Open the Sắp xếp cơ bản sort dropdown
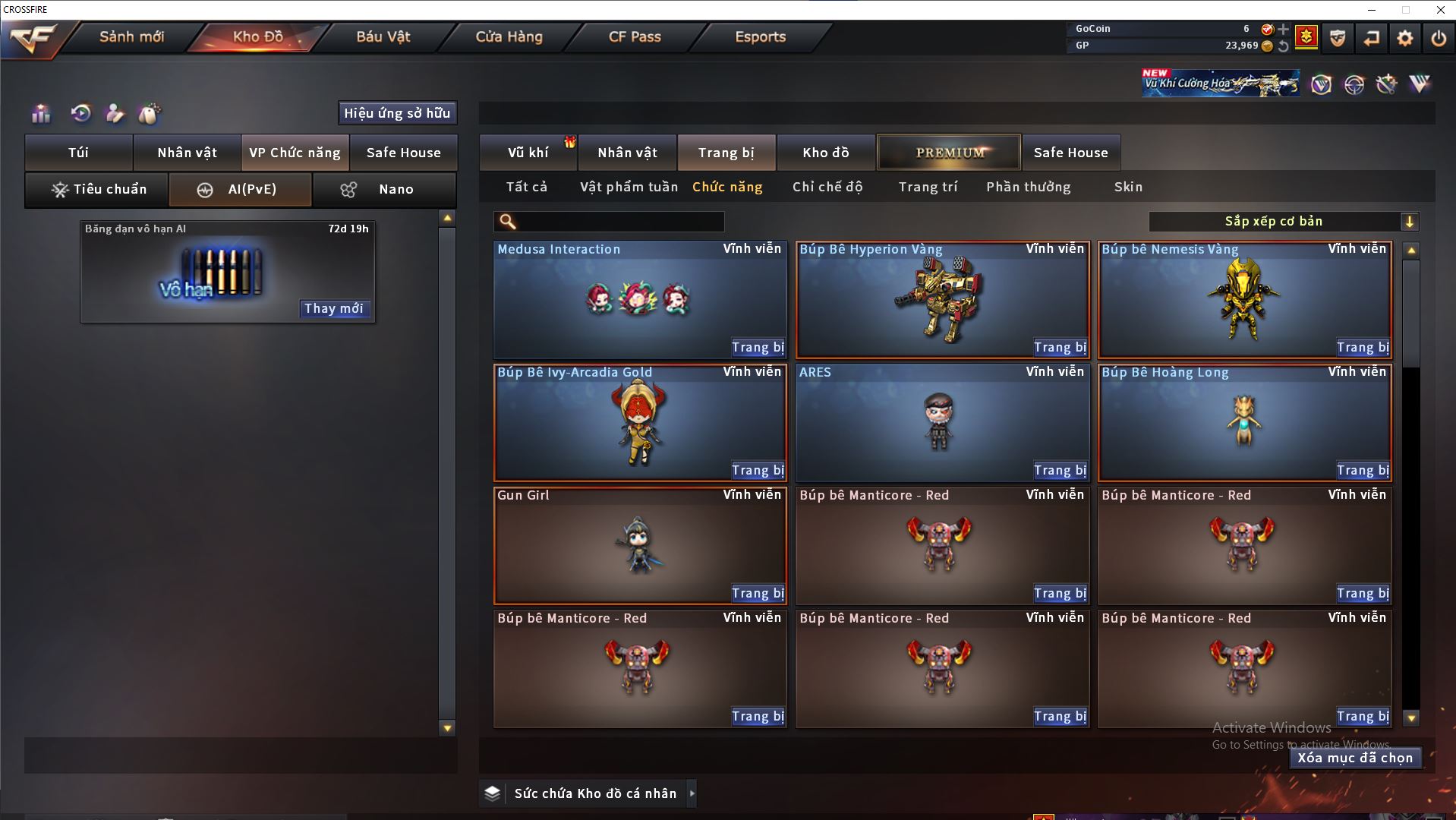 click(1282, 222)
